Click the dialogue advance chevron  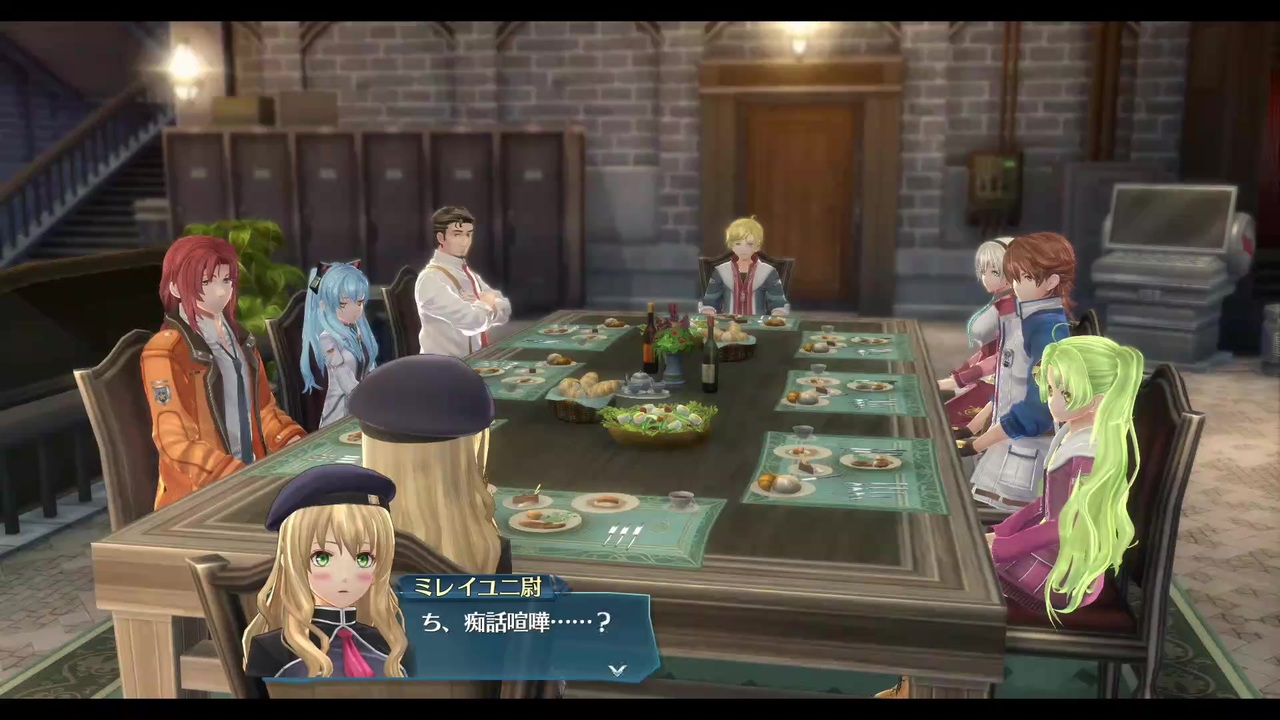coord(617,671)
